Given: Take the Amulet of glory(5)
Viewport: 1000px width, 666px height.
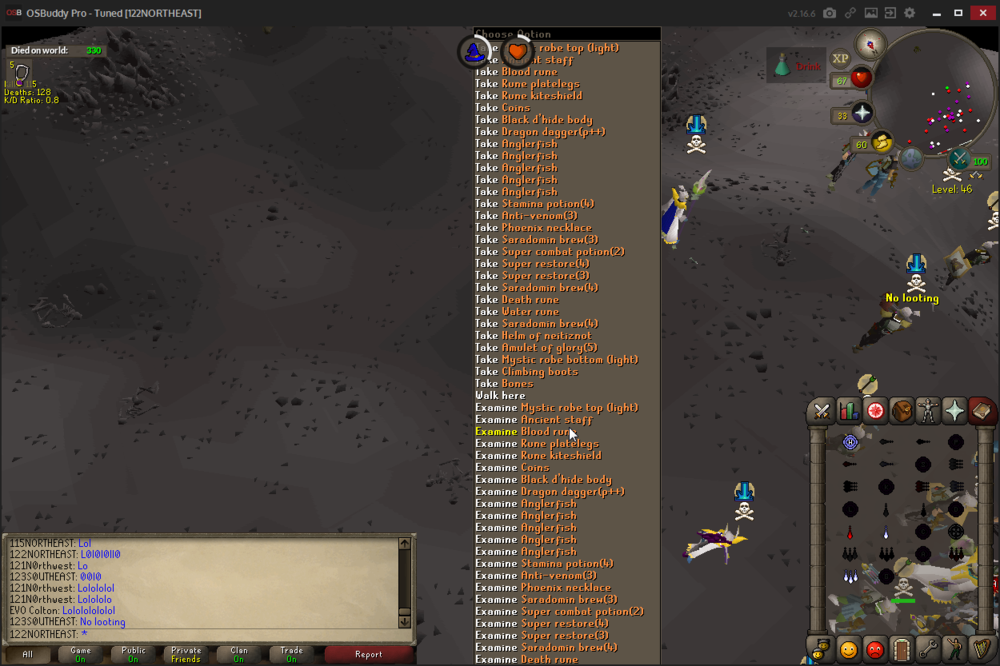Looking at the screenshot, I should point(549,348).
